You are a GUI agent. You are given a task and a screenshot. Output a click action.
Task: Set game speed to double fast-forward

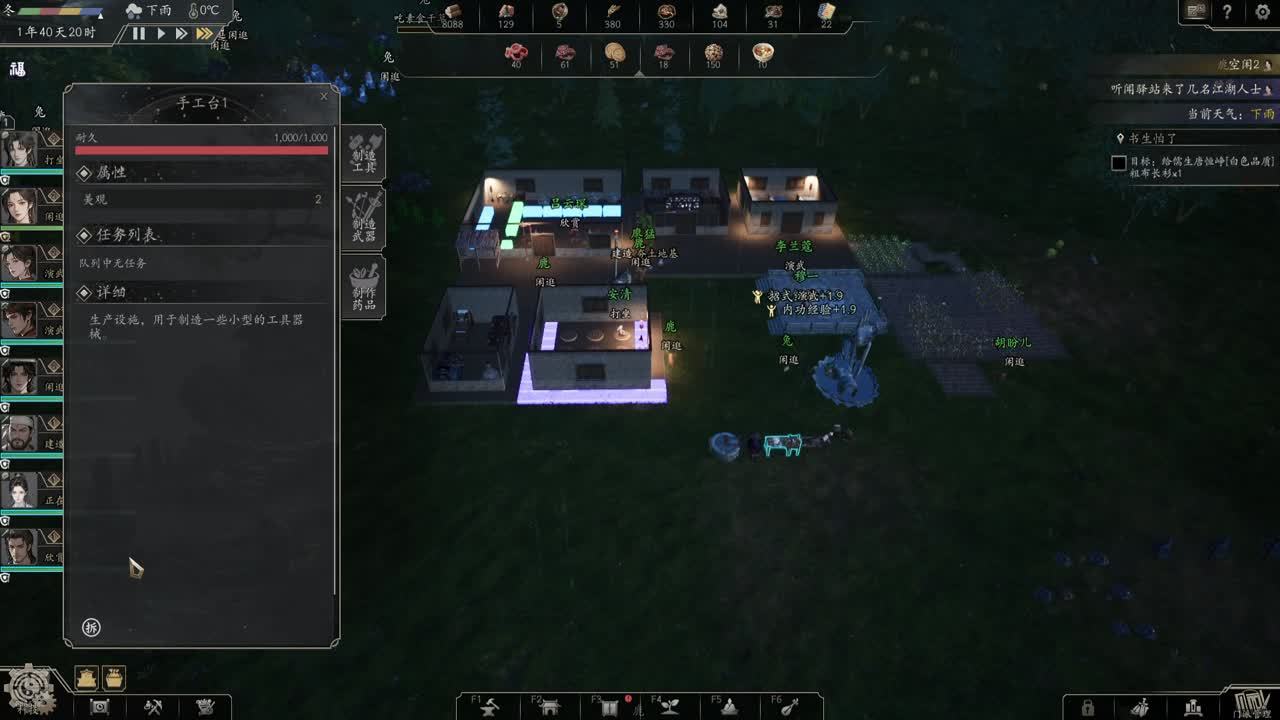click(x=181, y=34)
